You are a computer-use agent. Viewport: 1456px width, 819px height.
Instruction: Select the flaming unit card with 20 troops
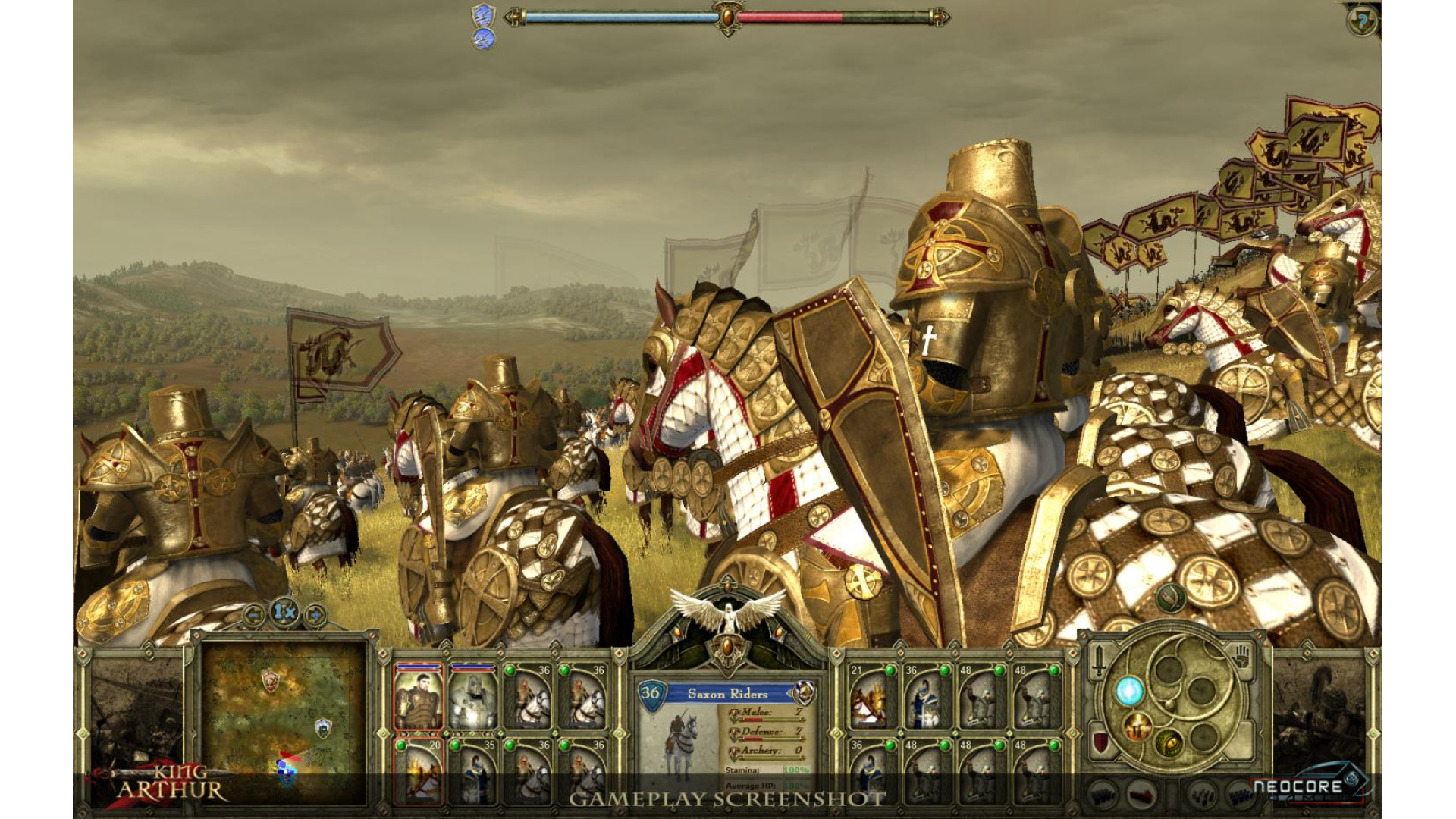[x=418, y=770]
